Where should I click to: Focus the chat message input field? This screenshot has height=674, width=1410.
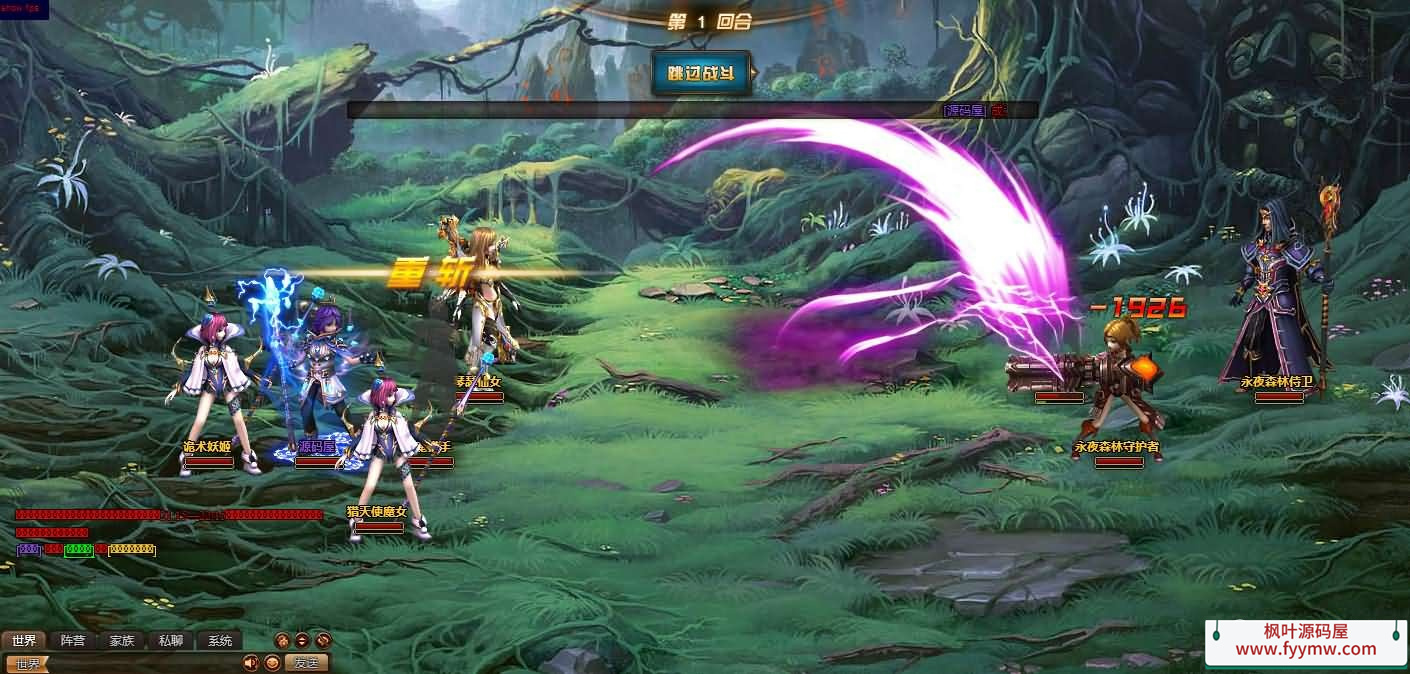point(140,664)
